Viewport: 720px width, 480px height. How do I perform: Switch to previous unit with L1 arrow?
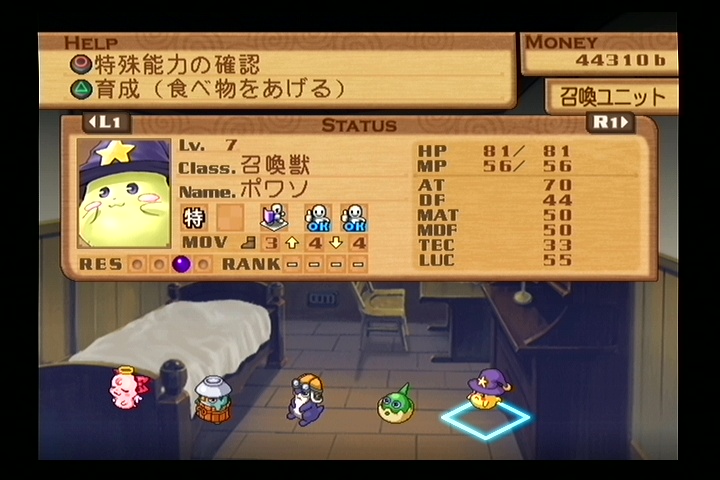coord(106,123)
